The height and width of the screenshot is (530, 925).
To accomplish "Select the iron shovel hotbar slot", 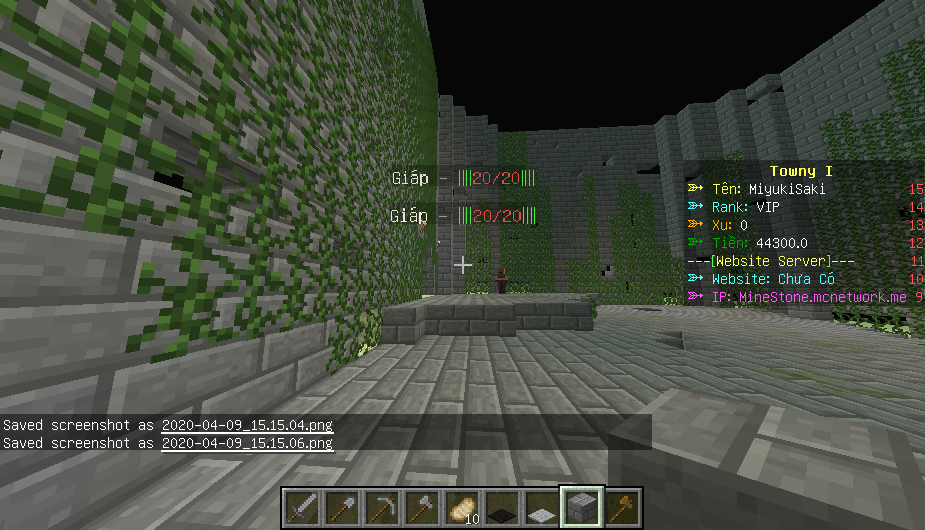I will coord(342,509).
